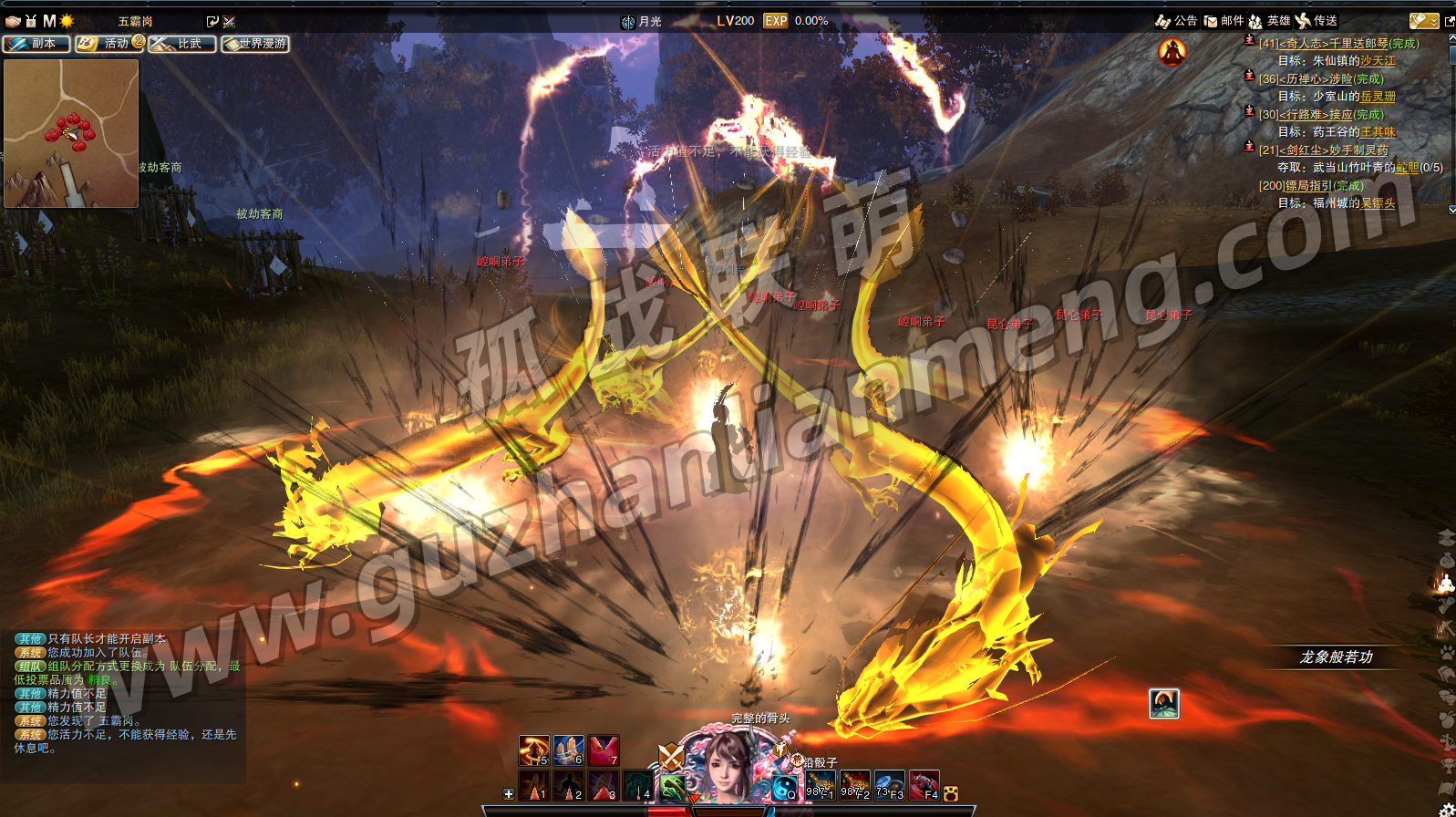Image resolution: width=1456 pixels, height=817 pixels.
Task: Open the 英雄 heroes panel
Action: tap(1270, 21)
